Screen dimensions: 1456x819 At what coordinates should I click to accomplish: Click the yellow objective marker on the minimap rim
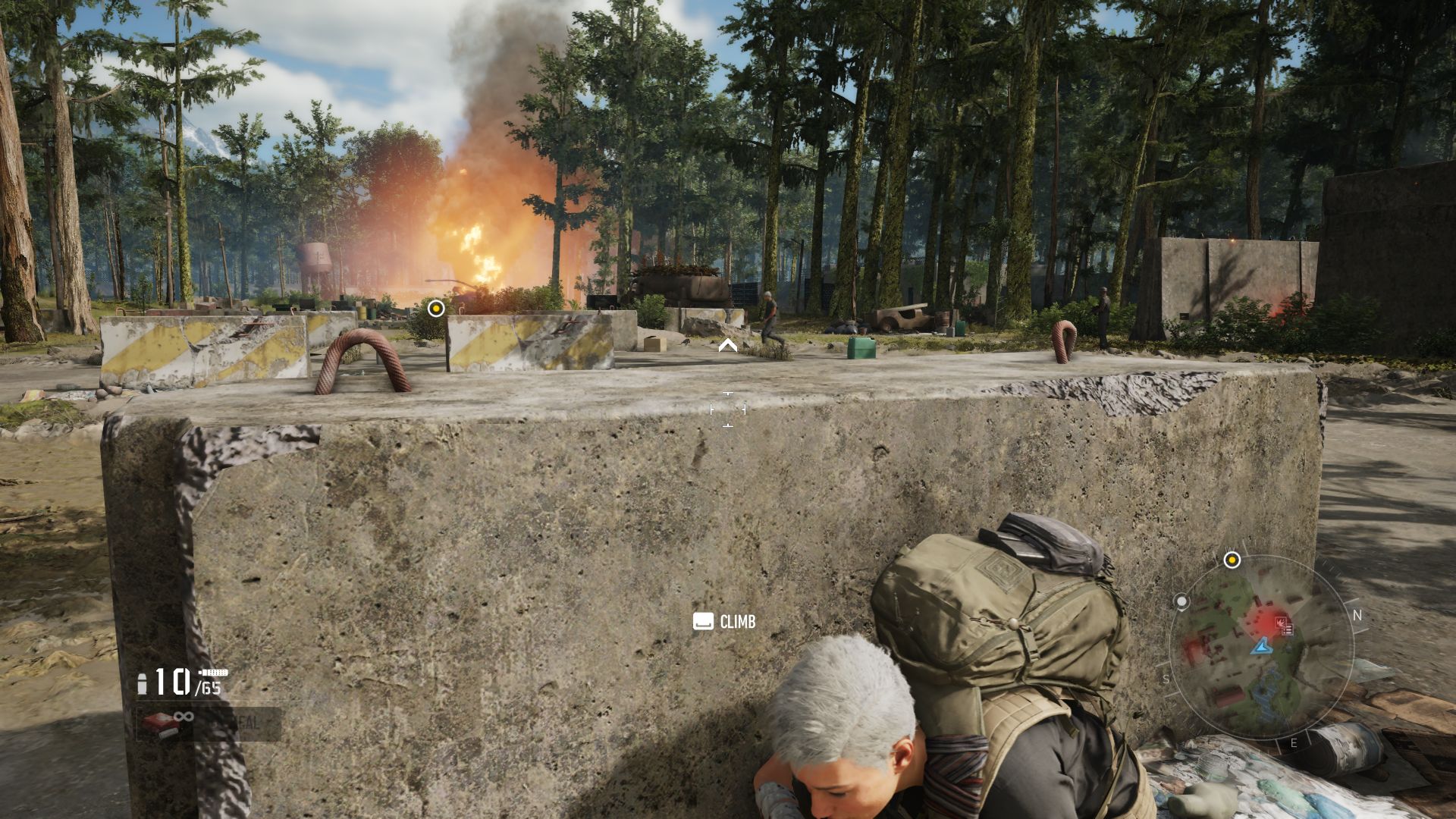pos(1232,560)
